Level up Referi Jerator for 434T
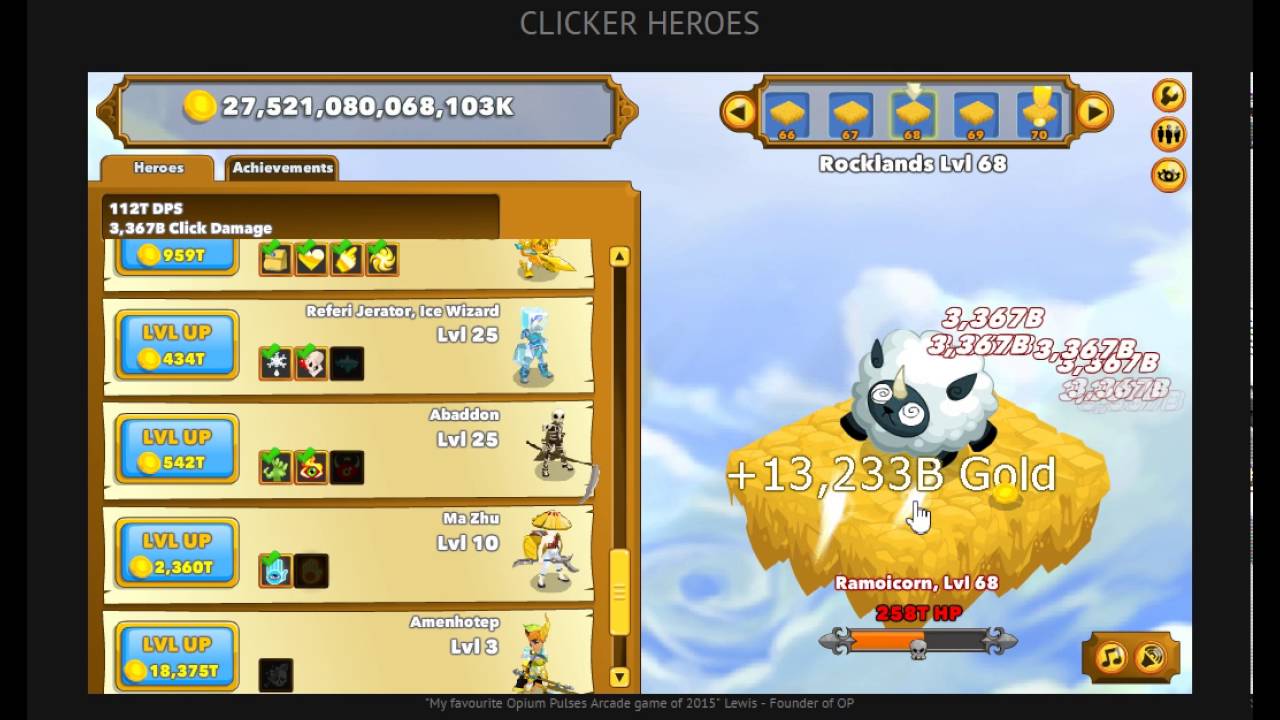This screenshot has width=1280, height=720. tap(177, 345)
